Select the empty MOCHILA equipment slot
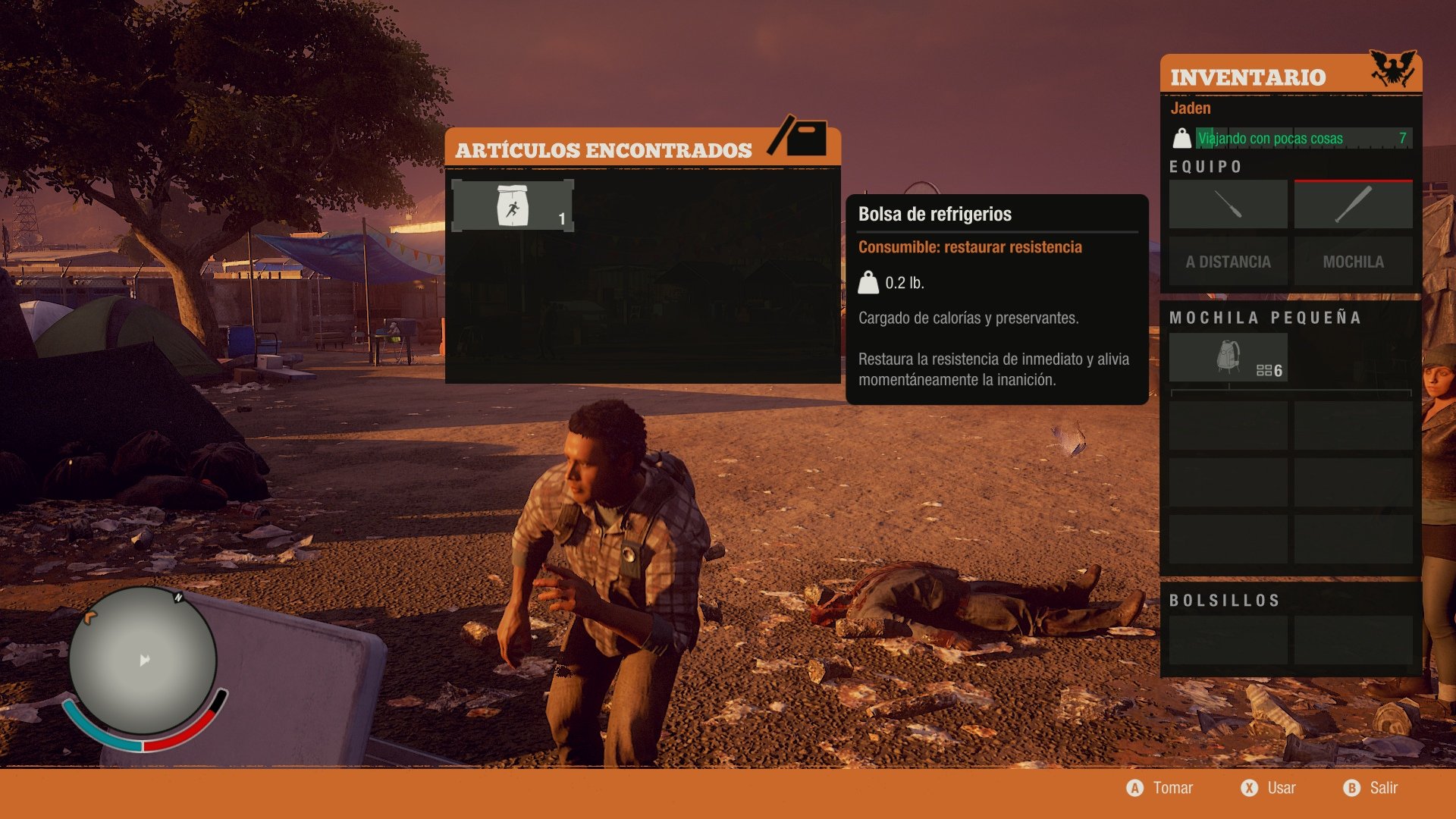Screen dimensions: 1456x819 [x=1353, y=261]
